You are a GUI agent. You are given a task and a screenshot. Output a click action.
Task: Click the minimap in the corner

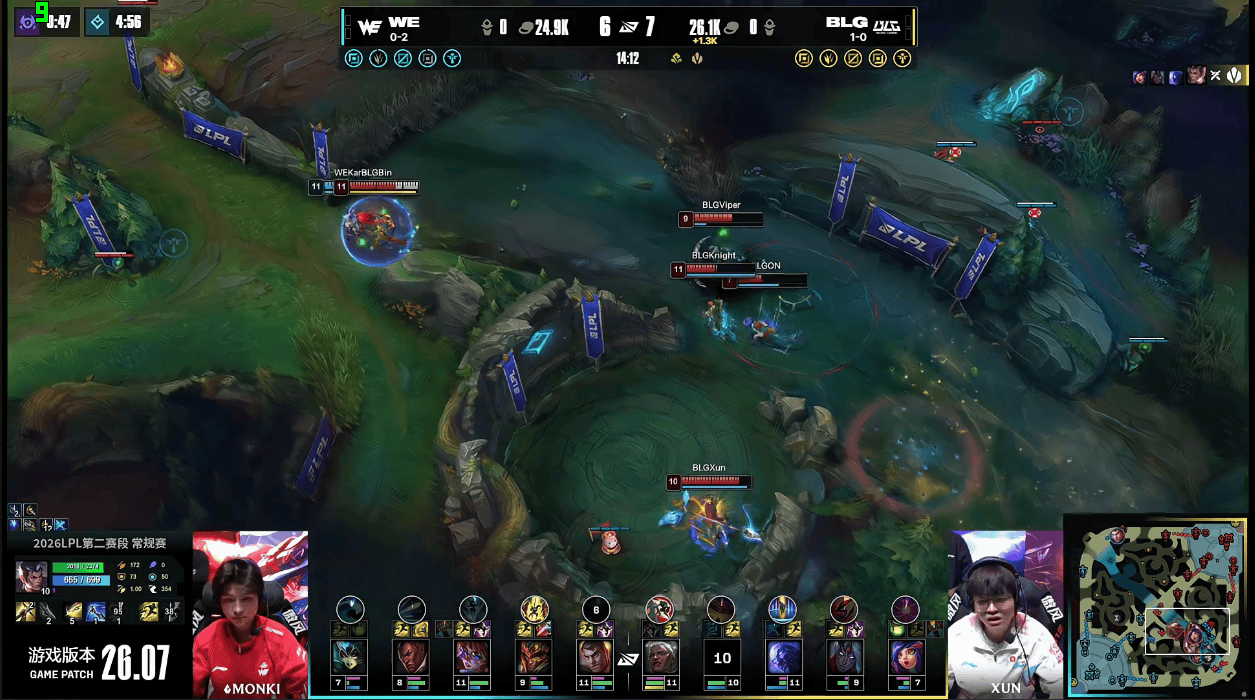(x=1155, y=606)
